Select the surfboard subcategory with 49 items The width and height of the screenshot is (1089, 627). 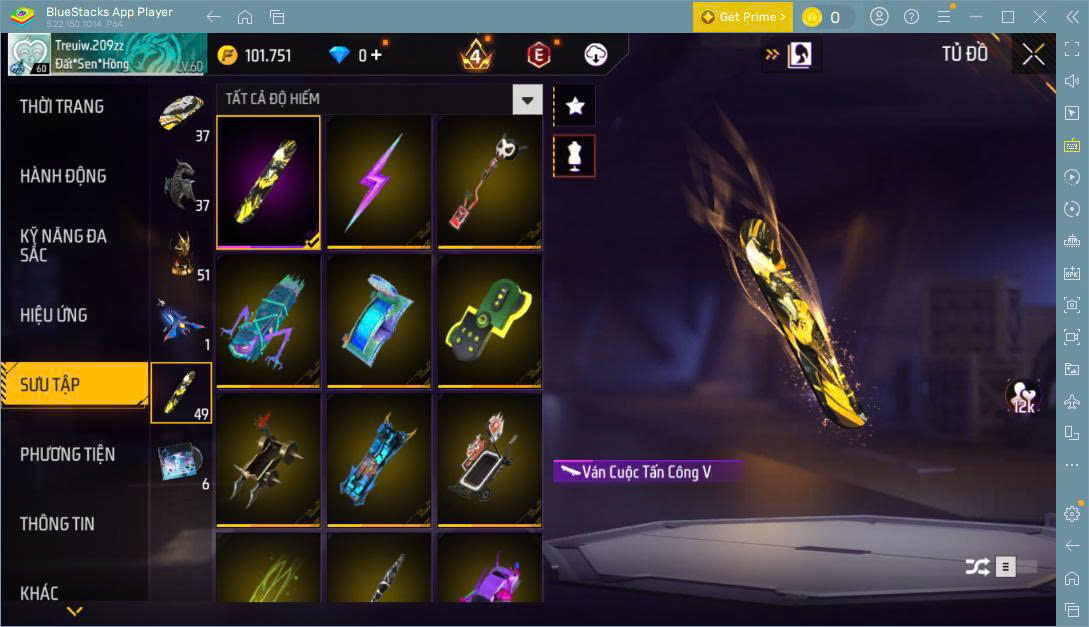pos(181,392)
